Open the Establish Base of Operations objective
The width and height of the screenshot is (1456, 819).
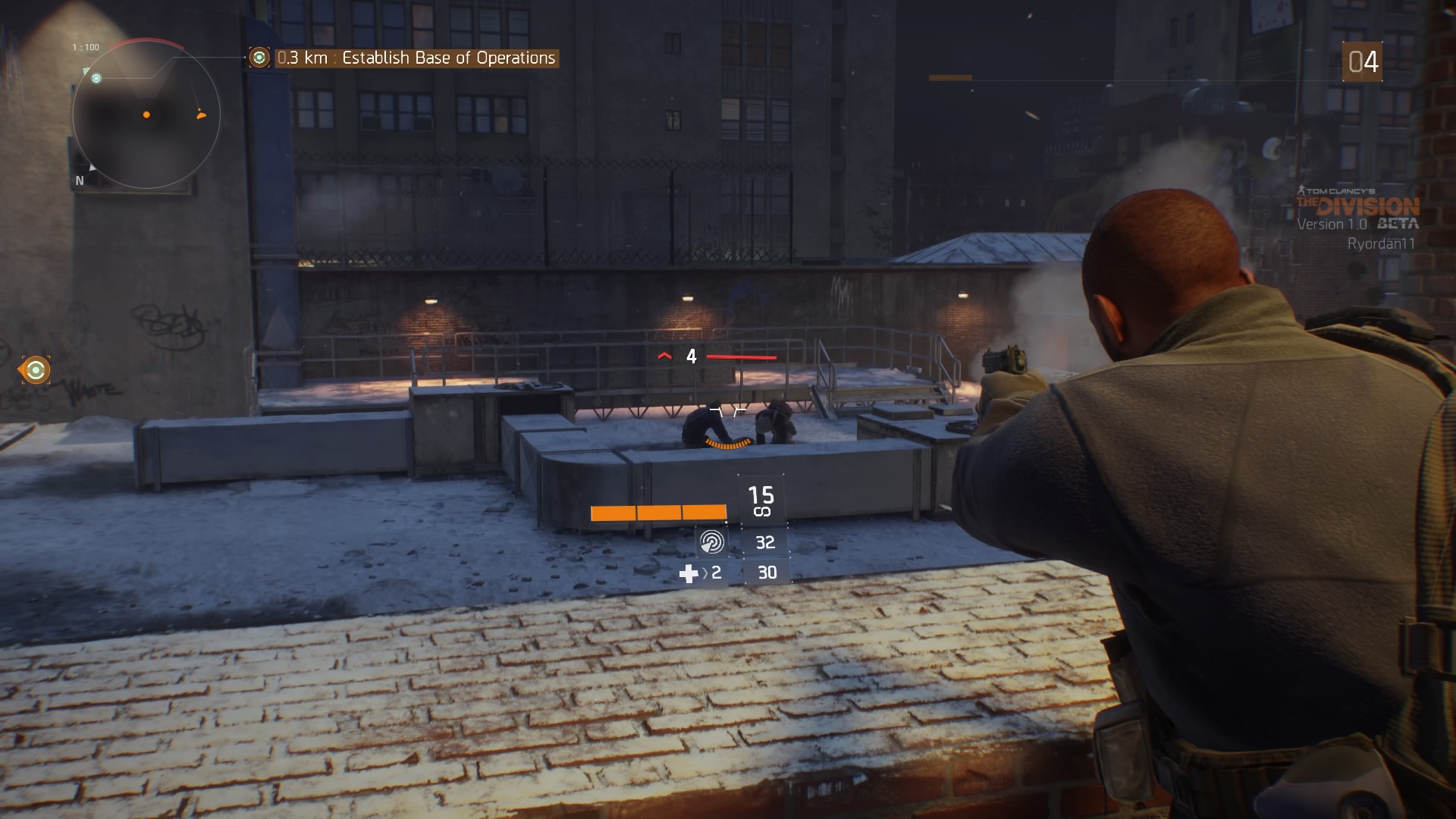coord(447,56)
